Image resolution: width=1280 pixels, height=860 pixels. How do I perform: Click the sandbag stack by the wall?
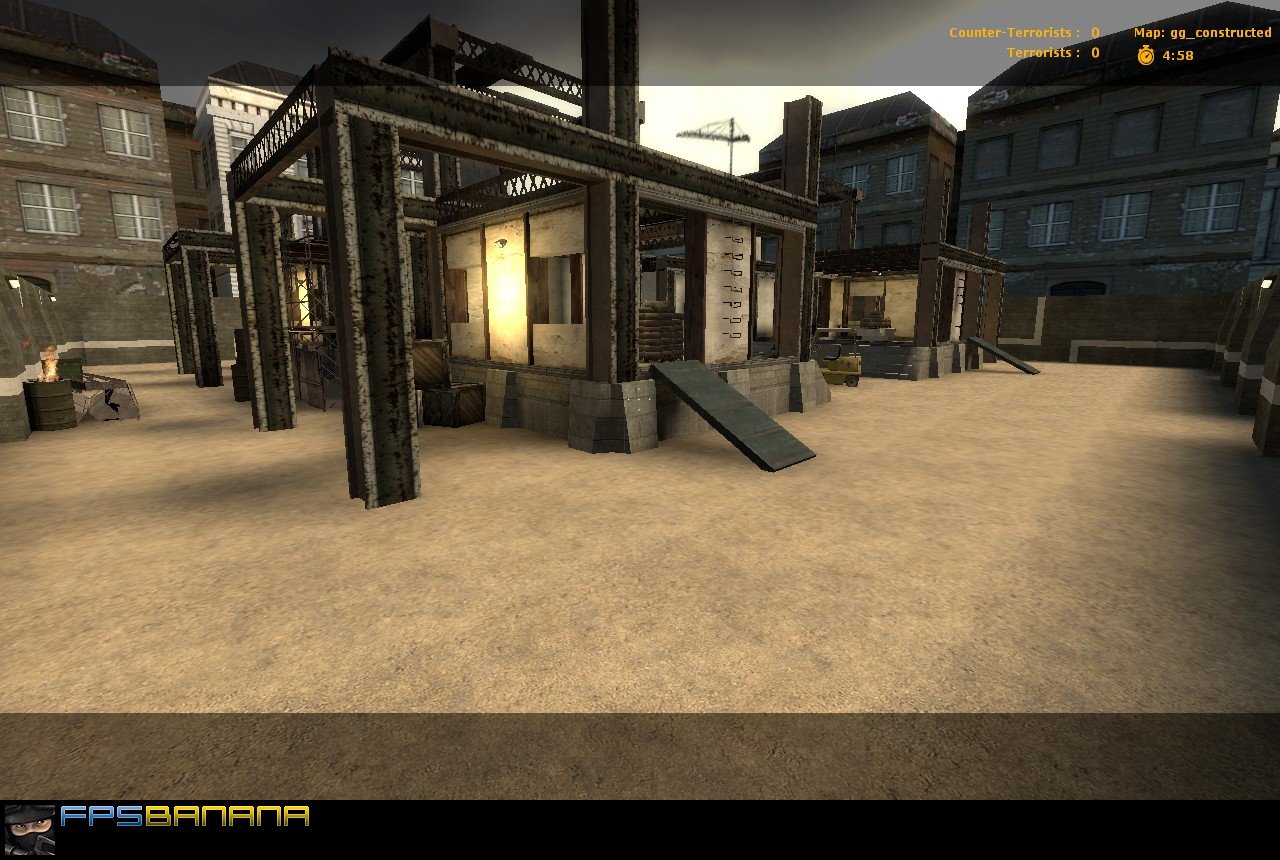(x=660, y=330)
